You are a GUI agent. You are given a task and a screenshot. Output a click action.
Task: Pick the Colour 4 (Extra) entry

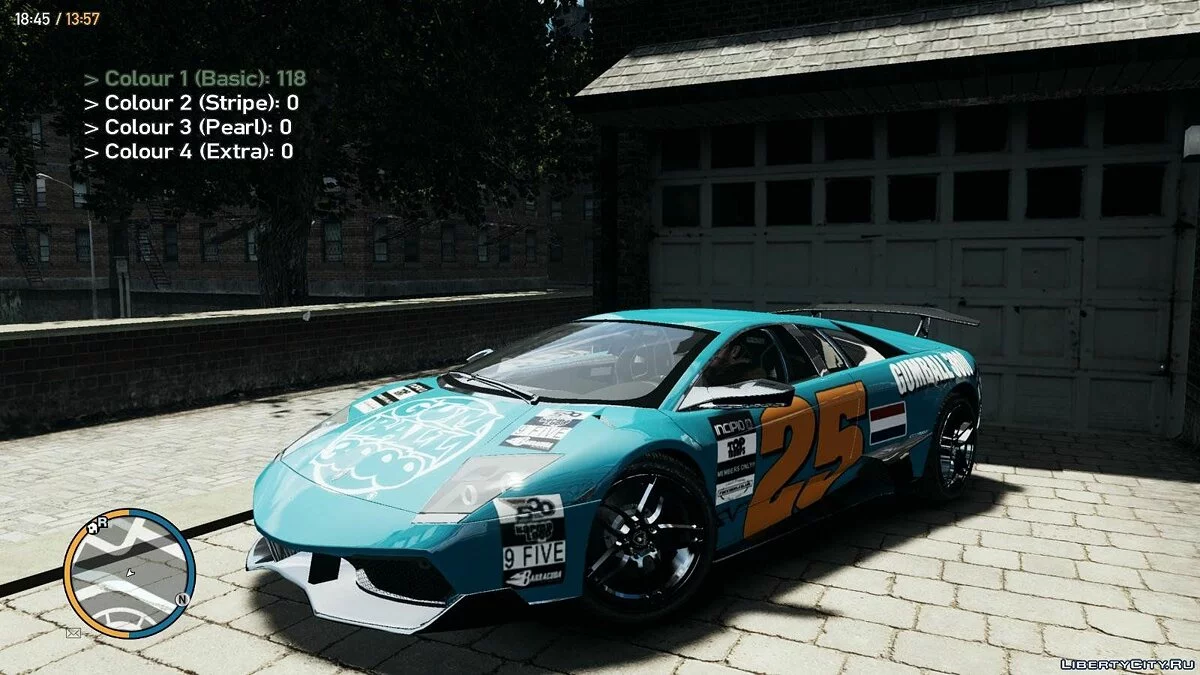[x=189, y=152]
